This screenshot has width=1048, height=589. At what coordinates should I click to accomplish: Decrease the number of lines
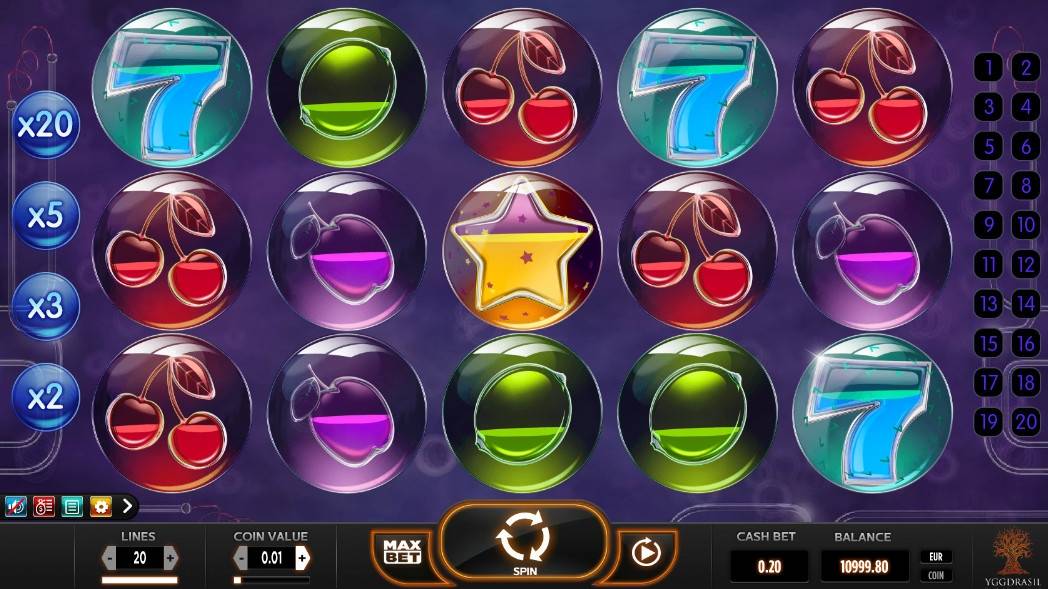tap(109, 557)
